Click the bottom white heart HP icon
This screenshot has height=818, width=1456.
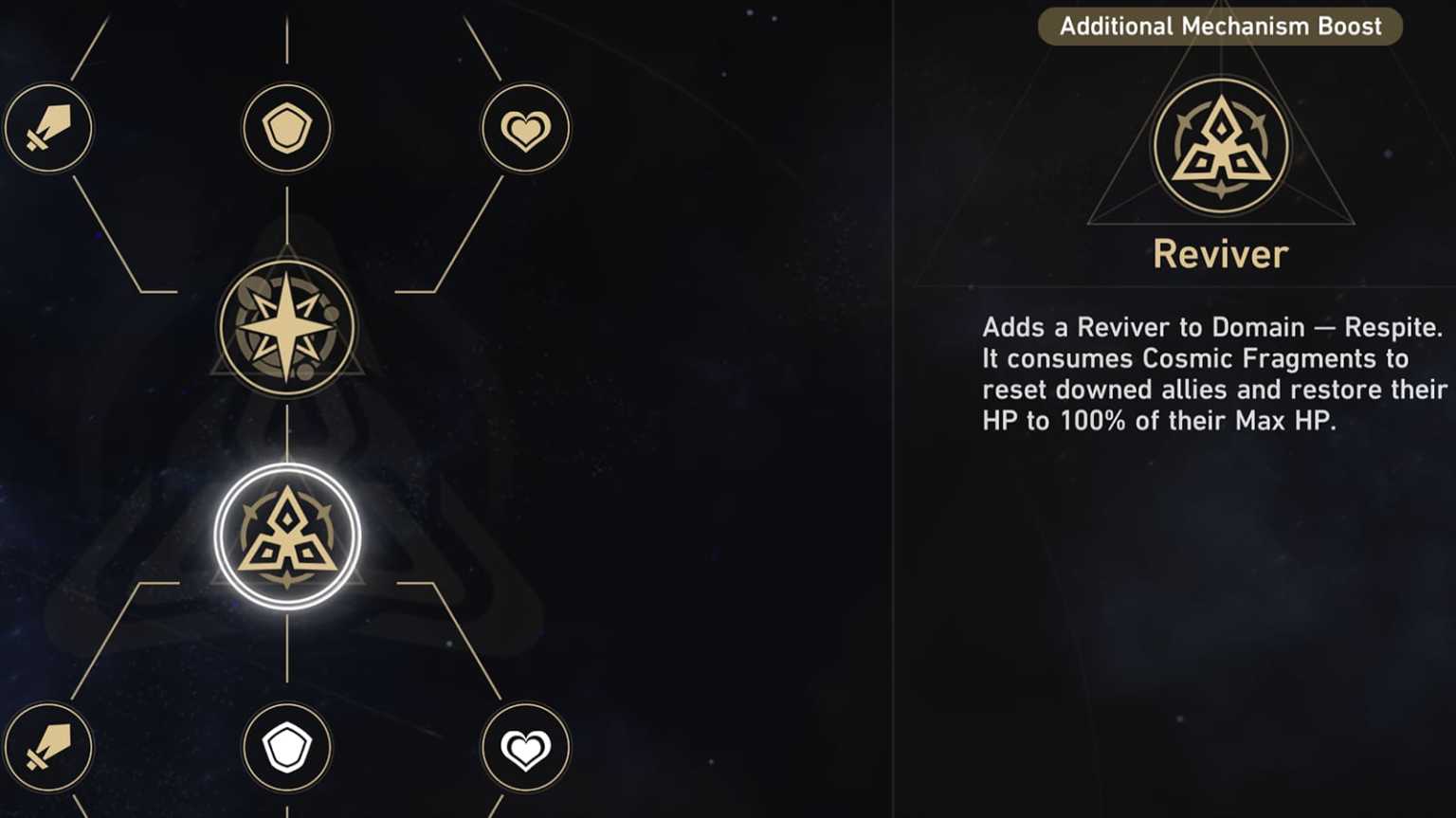pos(526,747)
